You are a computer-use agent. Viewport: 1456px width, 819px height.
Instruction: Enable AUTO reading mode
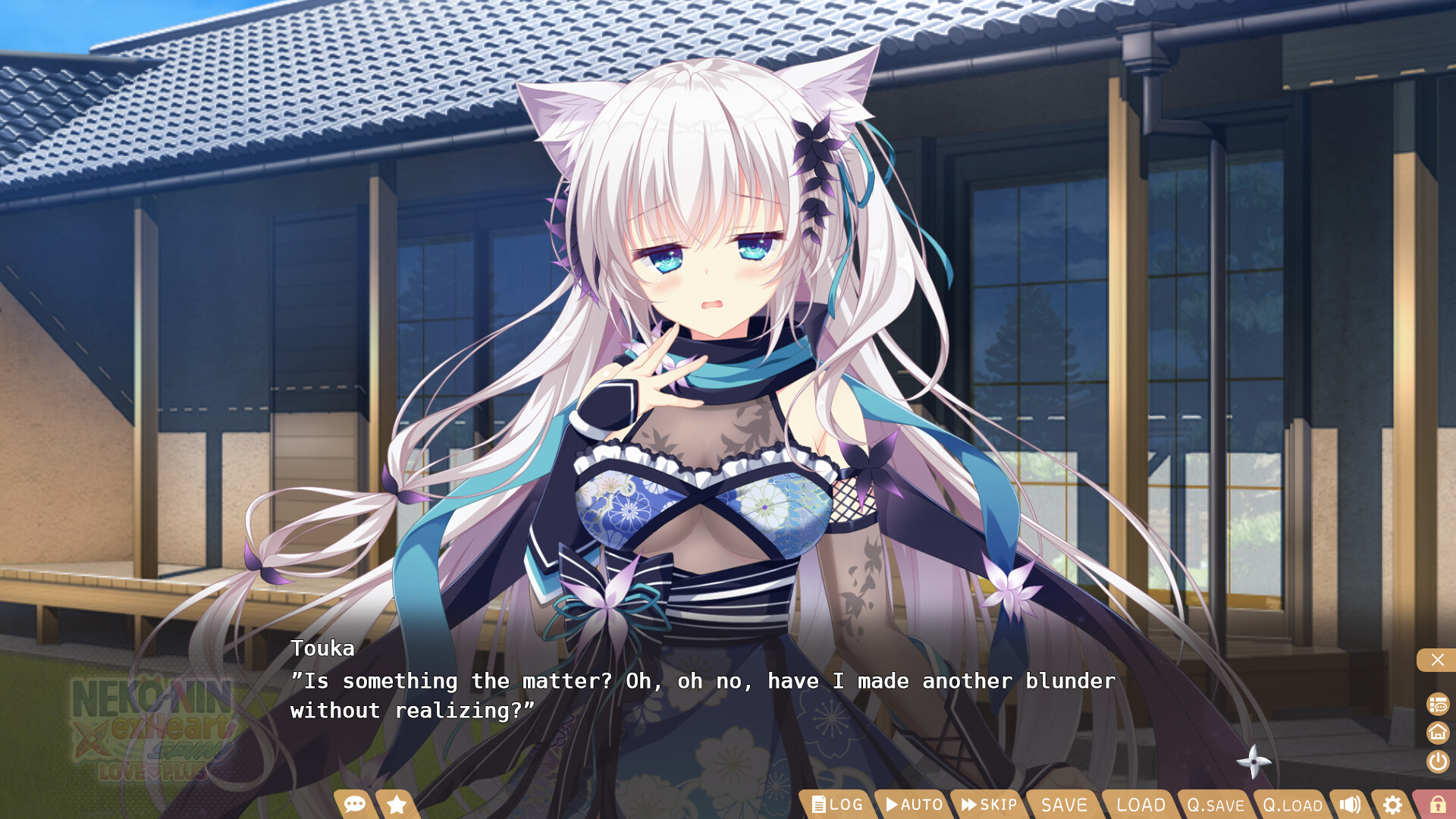tap(914, 805)
